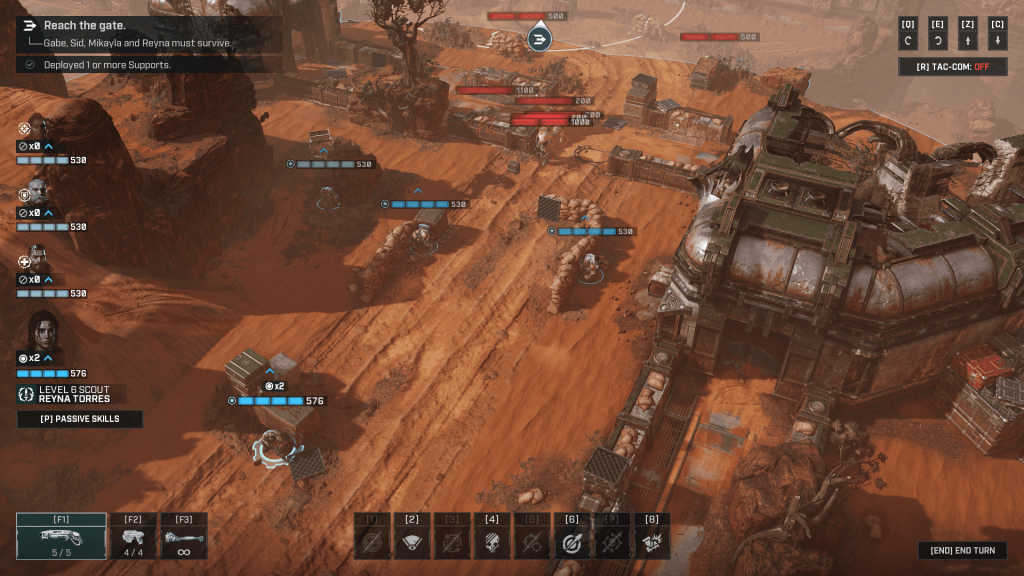The height and width of the screenshot is (576, 1024).
Task: Activate the circle-and-arrow ability
Action: click(x=572, y=541)
